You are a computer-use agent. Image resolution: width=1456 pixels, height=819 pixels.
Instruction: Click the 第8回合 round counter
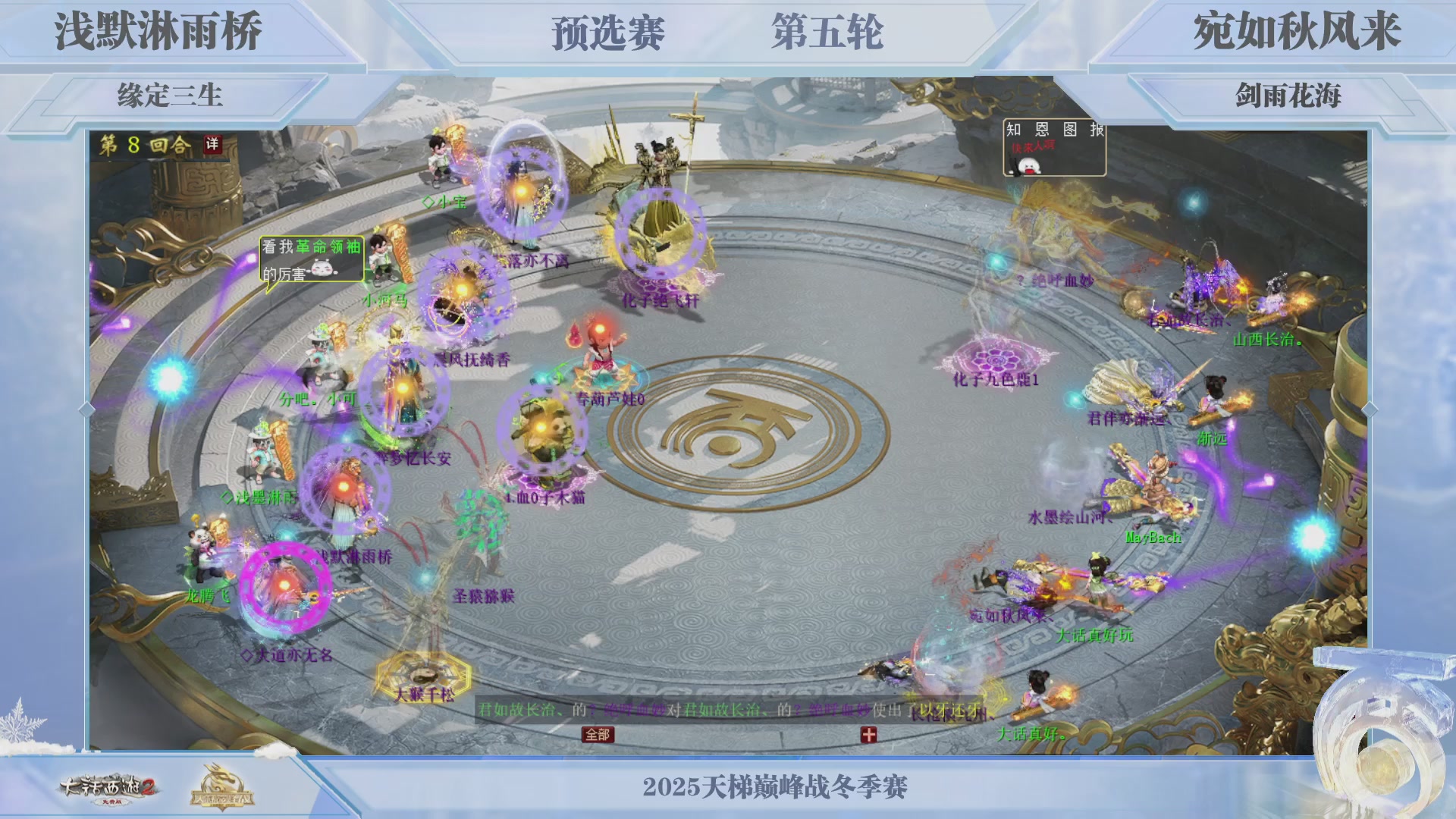point(140,143)
